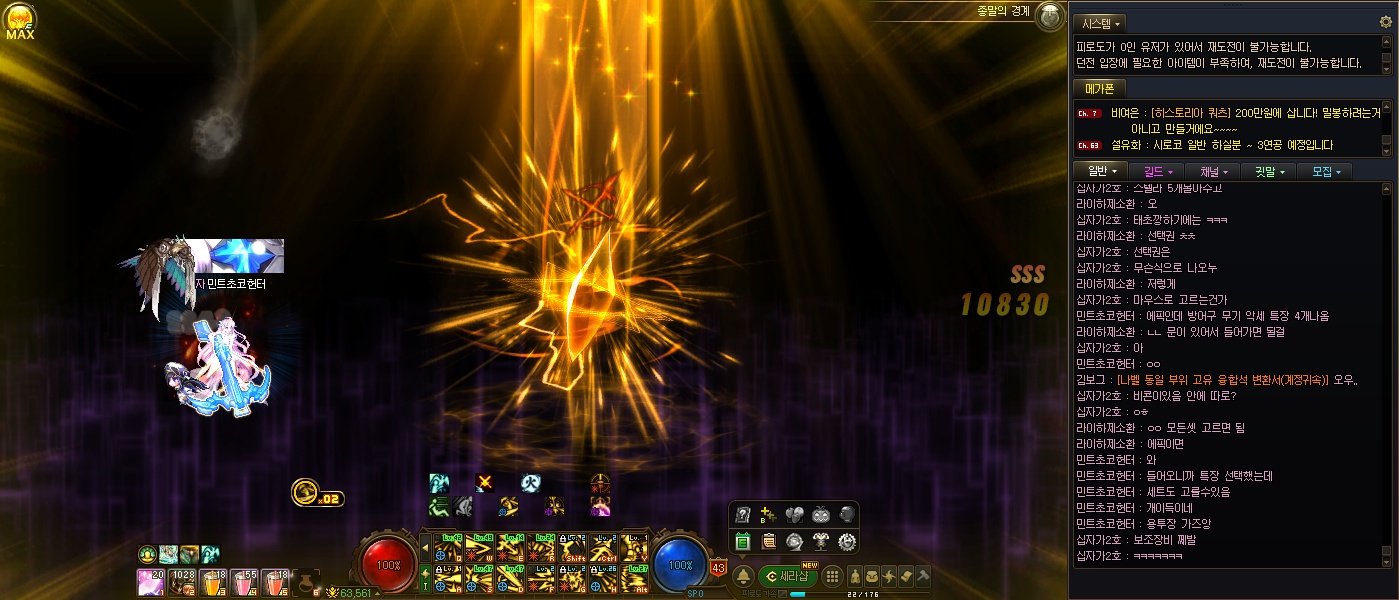
Task: Open the pumpkin event icon
Action: (x=821, y=515)
